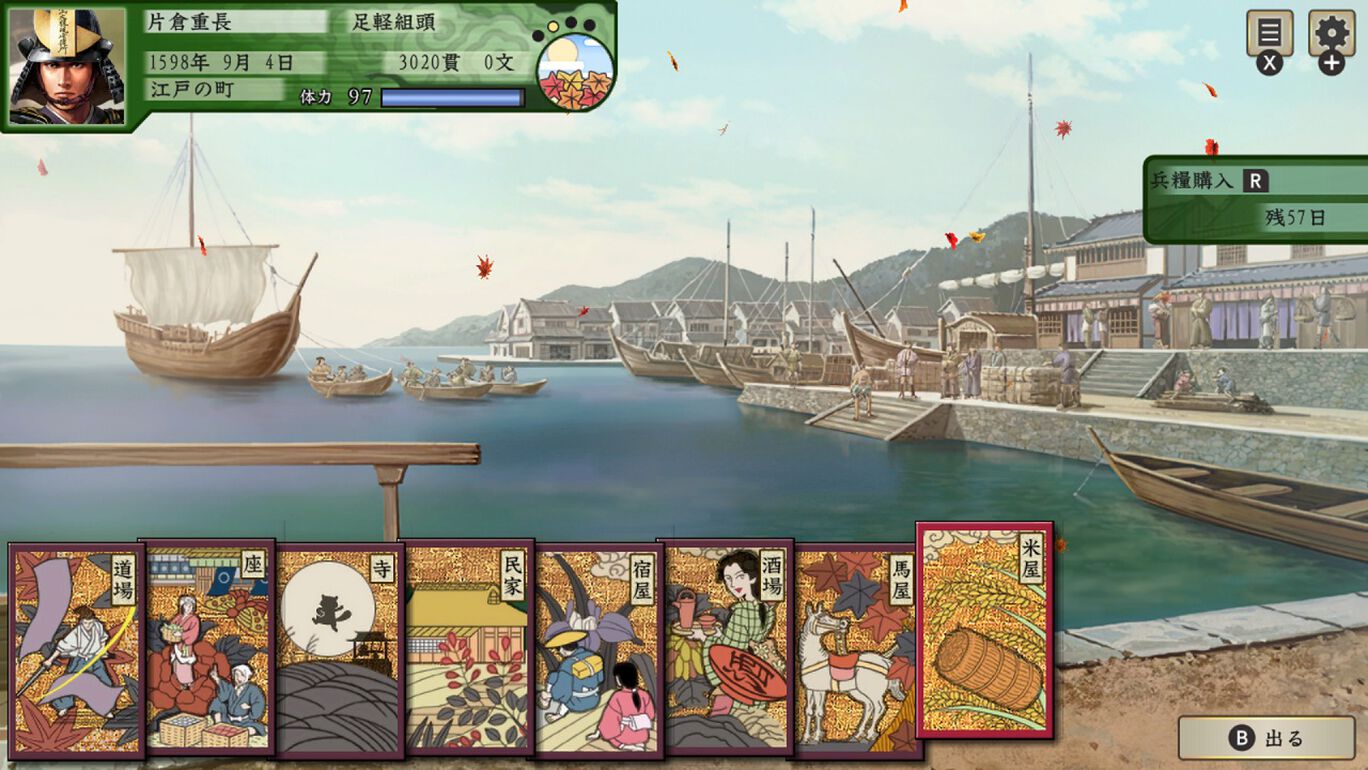1368x770 pixels.
Task: Select the 道場 dojo card
Action: point(76,650)
